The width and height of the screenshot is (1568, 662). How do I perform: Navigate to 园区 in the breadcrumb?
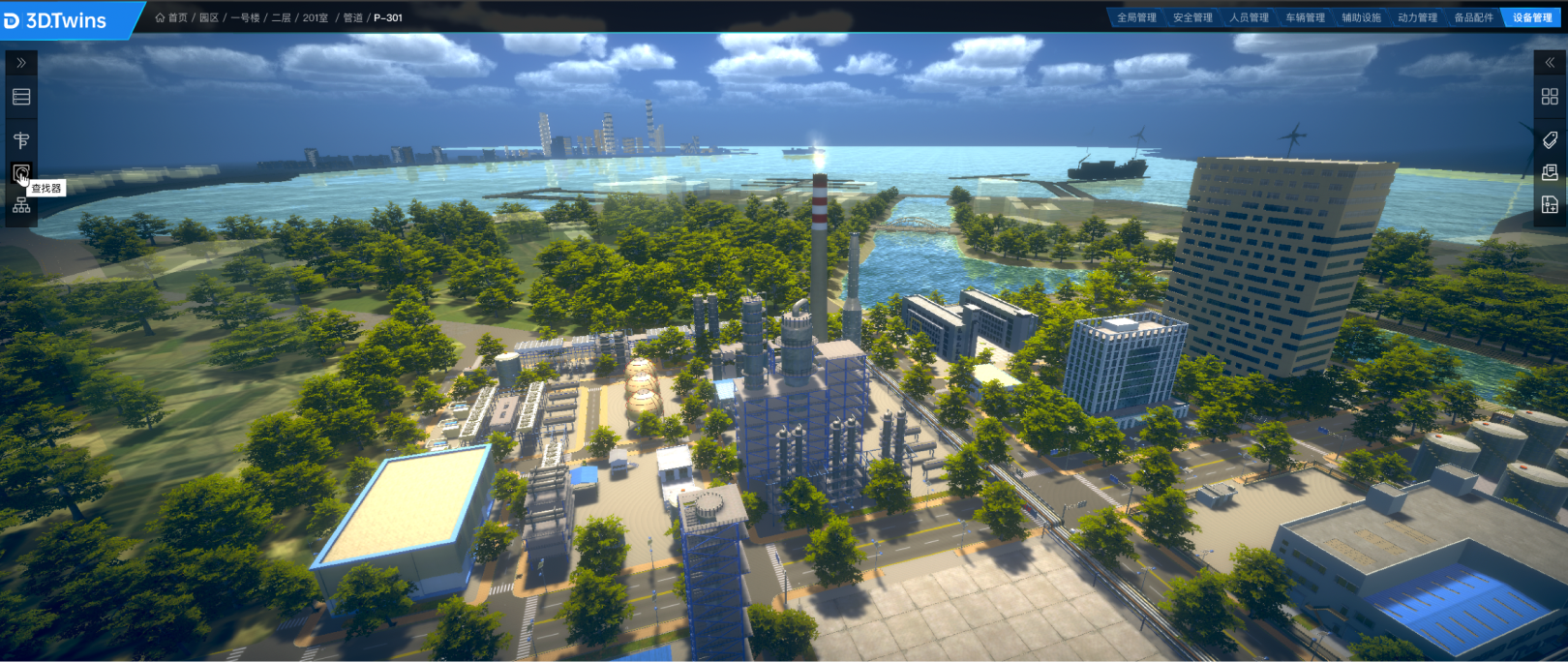tap(209, 17)
